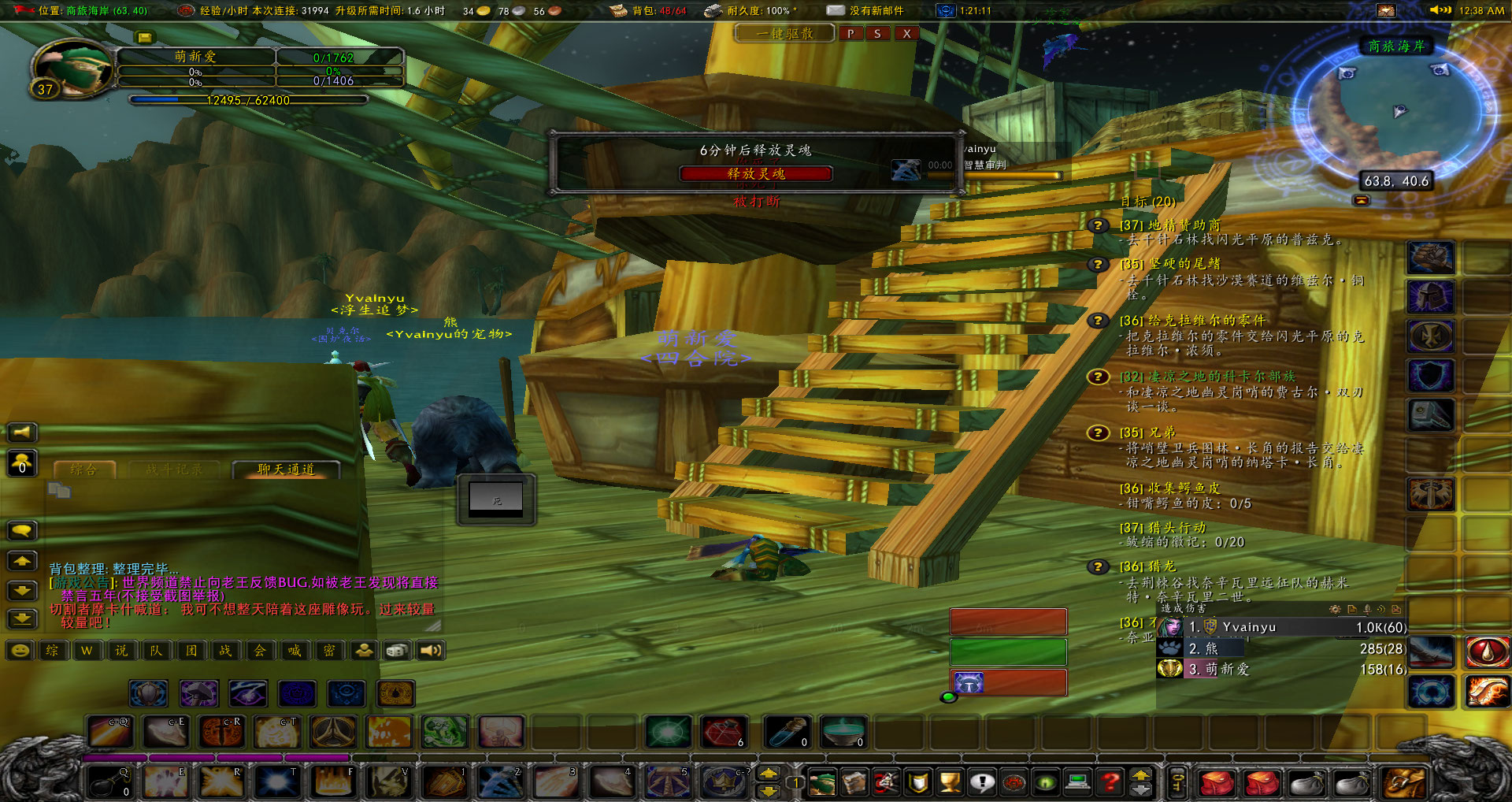Toggle the P button beside the dispel bar
The width and height of the screenshot is (1512, 802).
pos(850,34)
